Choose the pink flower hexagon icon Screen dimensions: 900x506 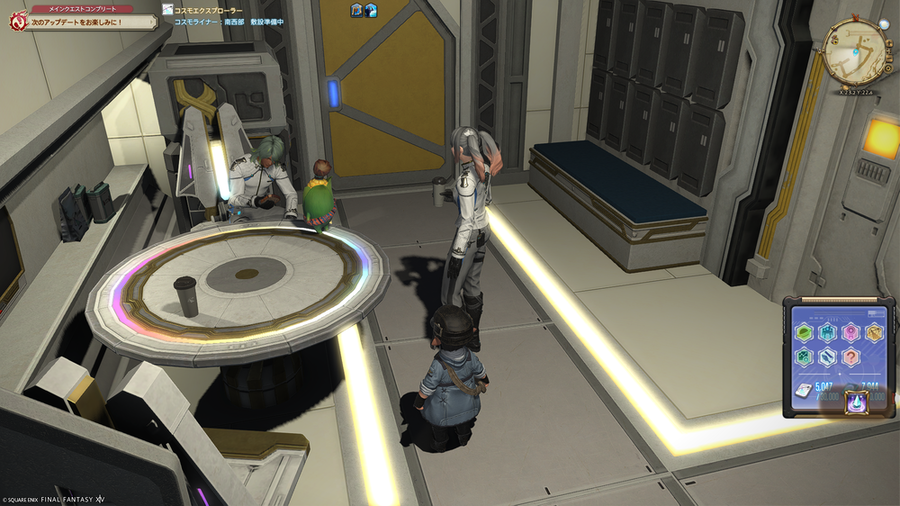point(850,333)
